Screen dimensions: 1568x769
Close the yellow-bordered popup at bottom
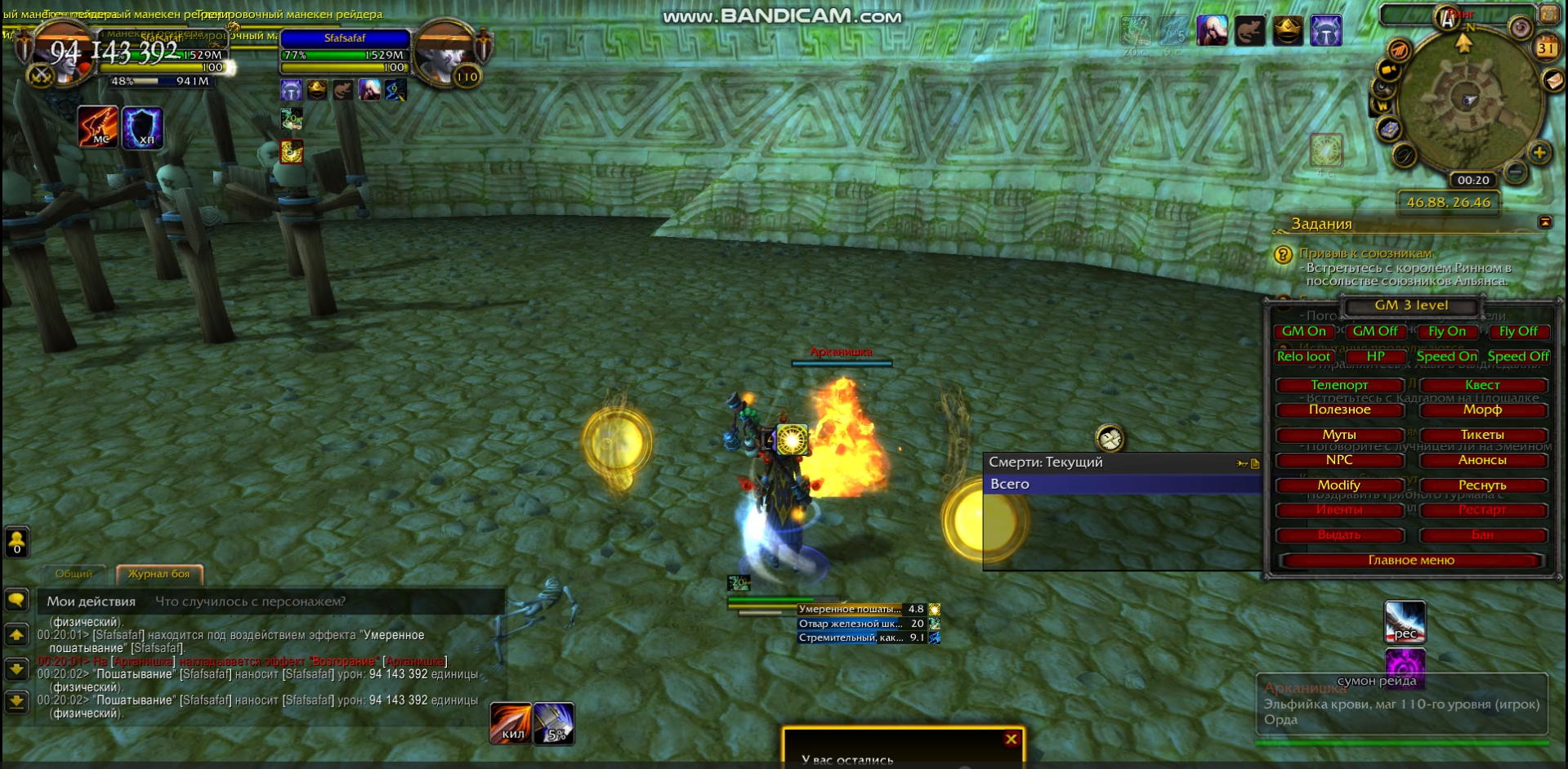tap(1011, 739)
